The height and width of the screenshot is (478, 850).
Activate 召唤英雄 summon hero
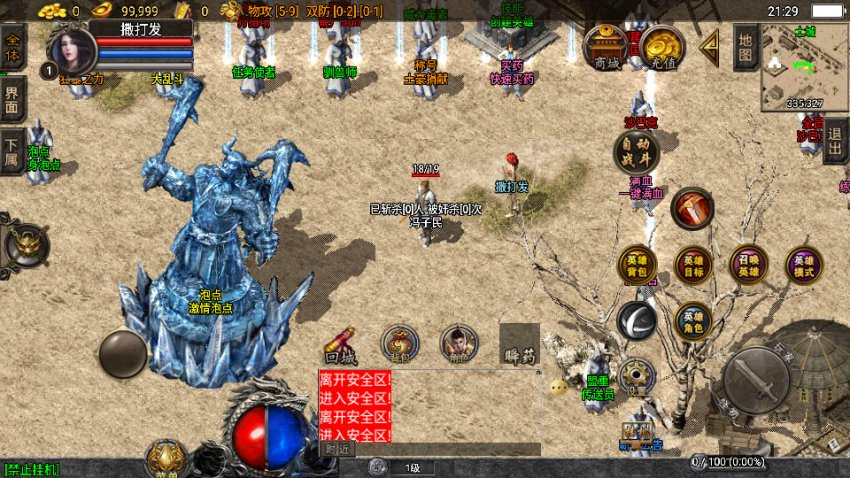tap(748, 265)
